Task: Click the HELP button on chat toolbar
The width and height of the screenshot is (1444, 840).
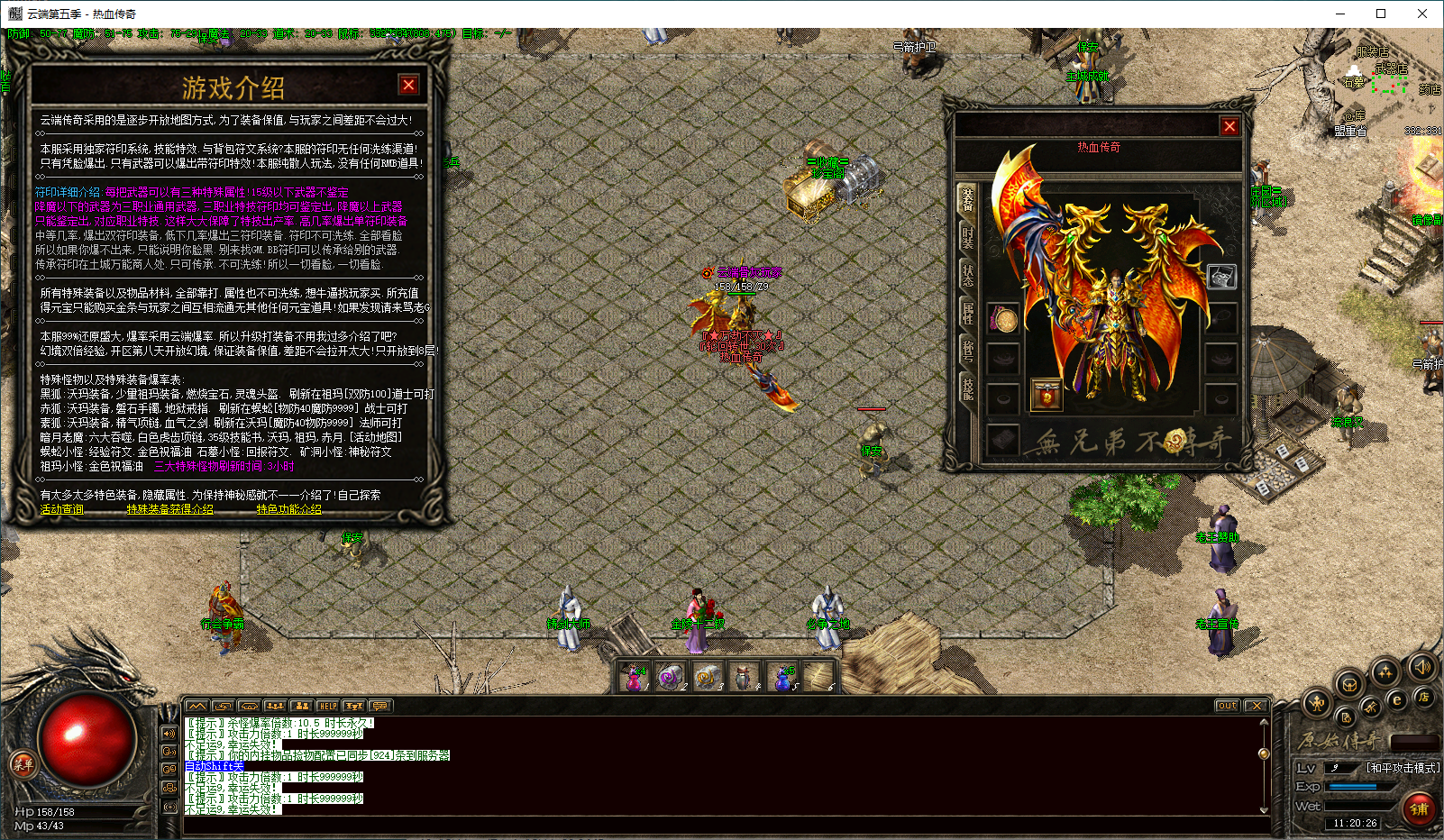Action: tap(327, 706)
